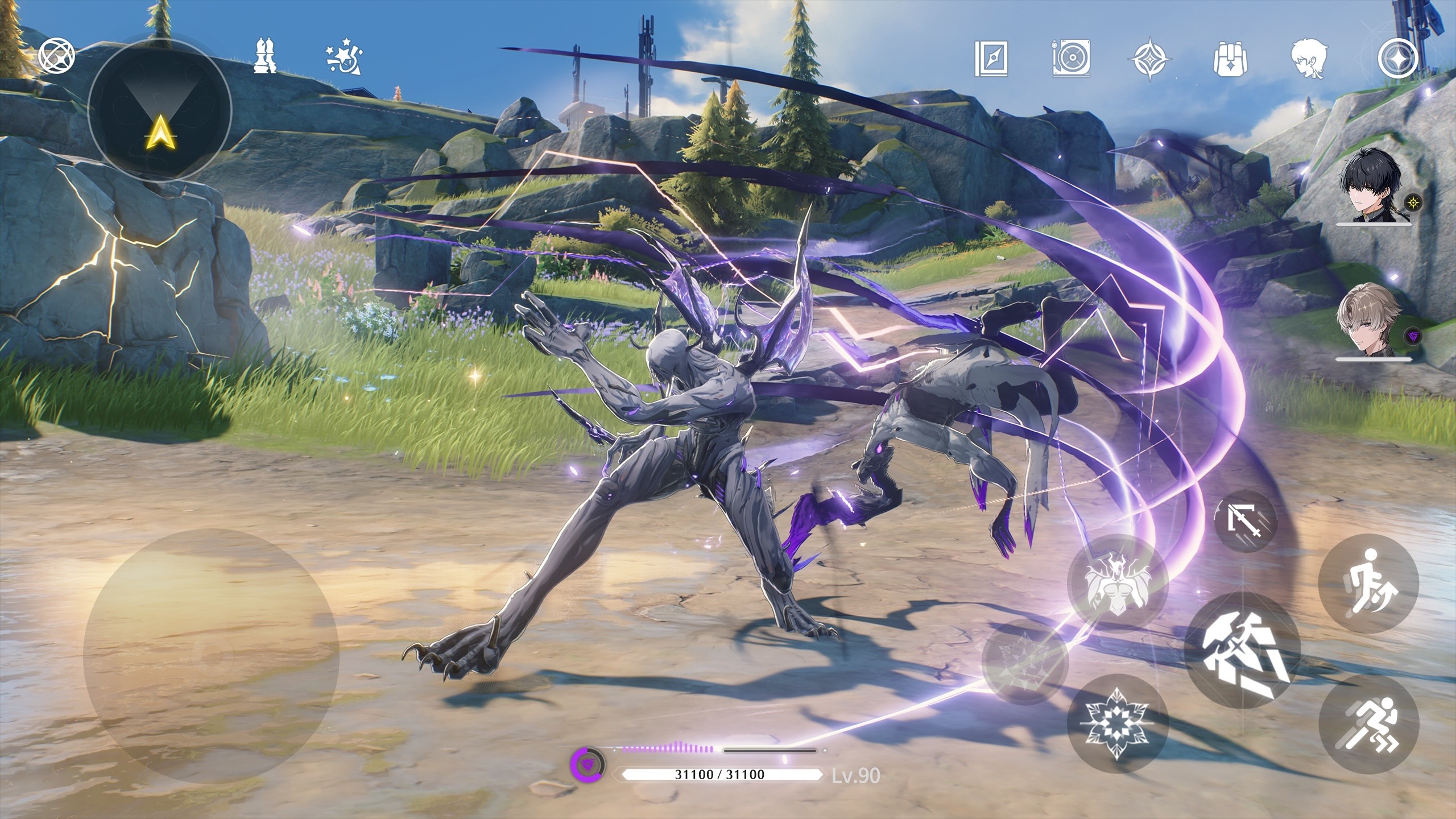Screen dimensions: 1456x819
Task: Touch the virtual movement joystick
Action: (210, 656)
